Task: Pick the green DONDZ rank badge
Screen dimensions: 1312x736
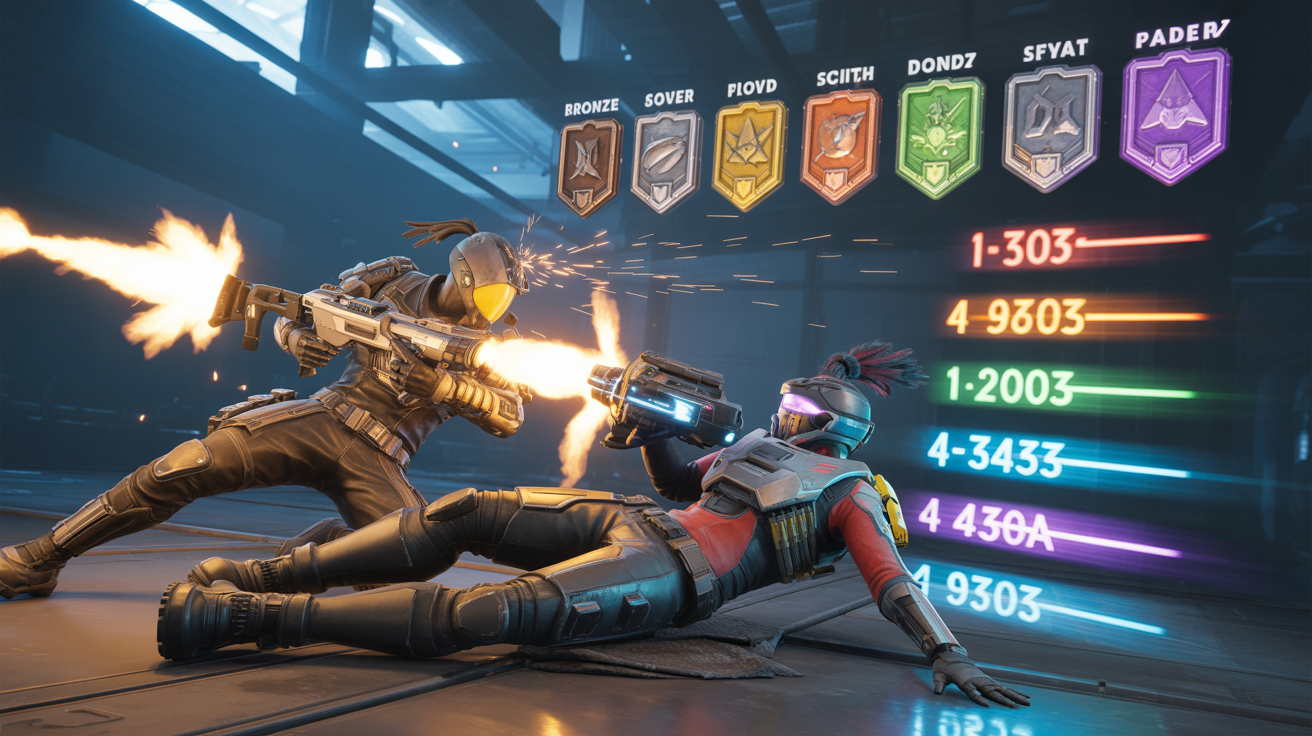Action: pos(940,137)
